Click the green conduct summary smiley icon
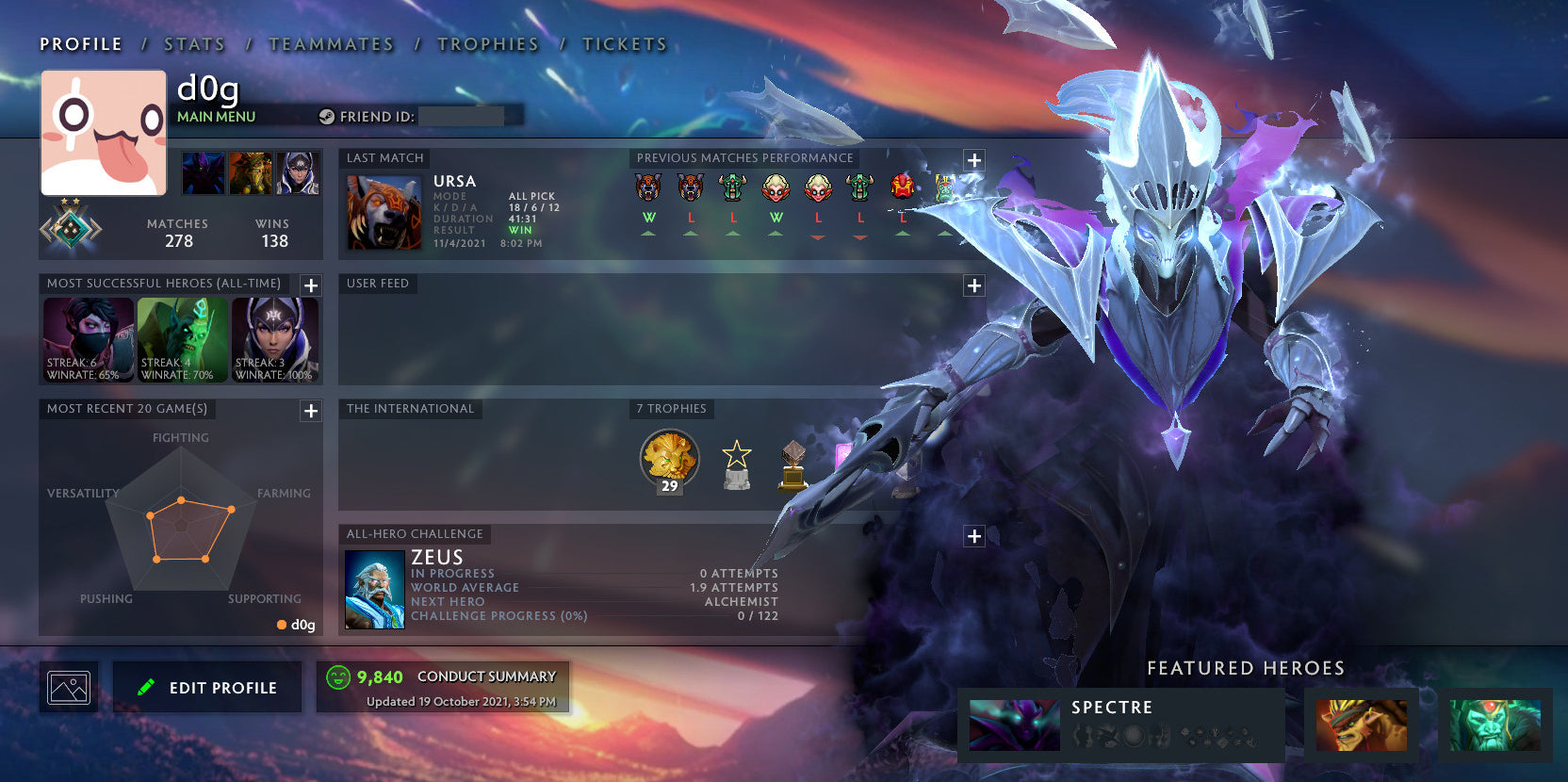1568x782 pixels. pyautogui.click(x=336, y=676)
